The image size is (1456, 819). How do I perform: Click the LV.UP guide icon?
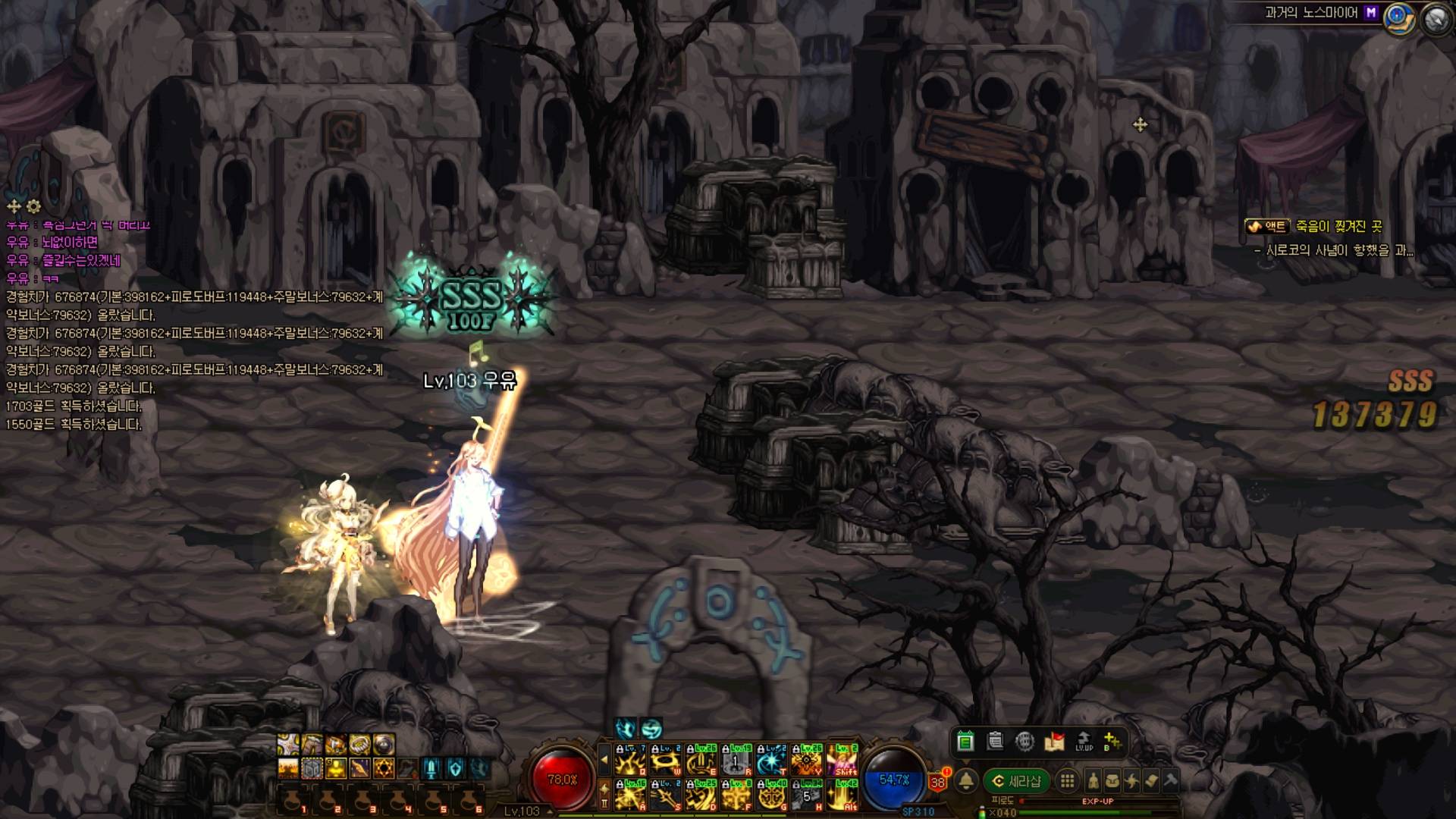pyautogui.click(x=1084, y=741)
